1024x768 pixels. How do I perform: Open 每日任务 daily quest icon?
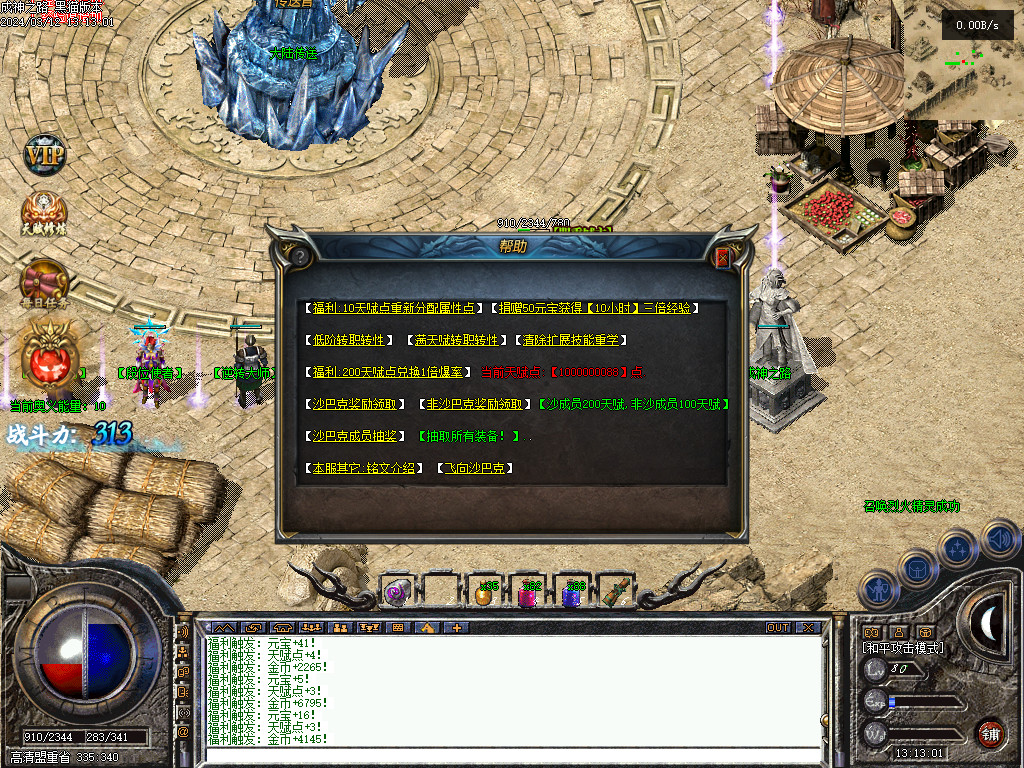pyautogui.click(x=45, y=281)
